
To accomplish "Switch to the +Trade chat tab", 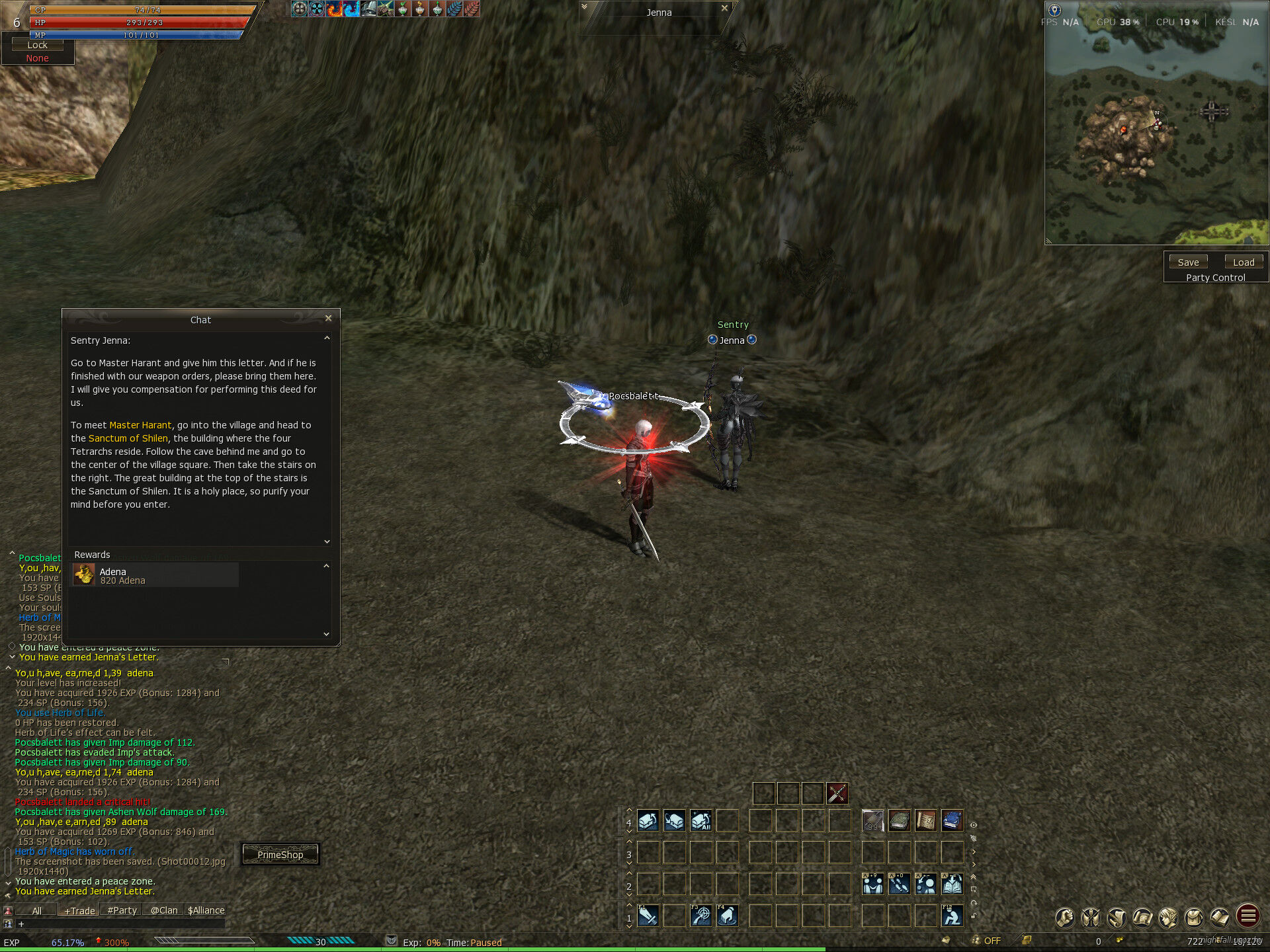I will coord(79,910).
